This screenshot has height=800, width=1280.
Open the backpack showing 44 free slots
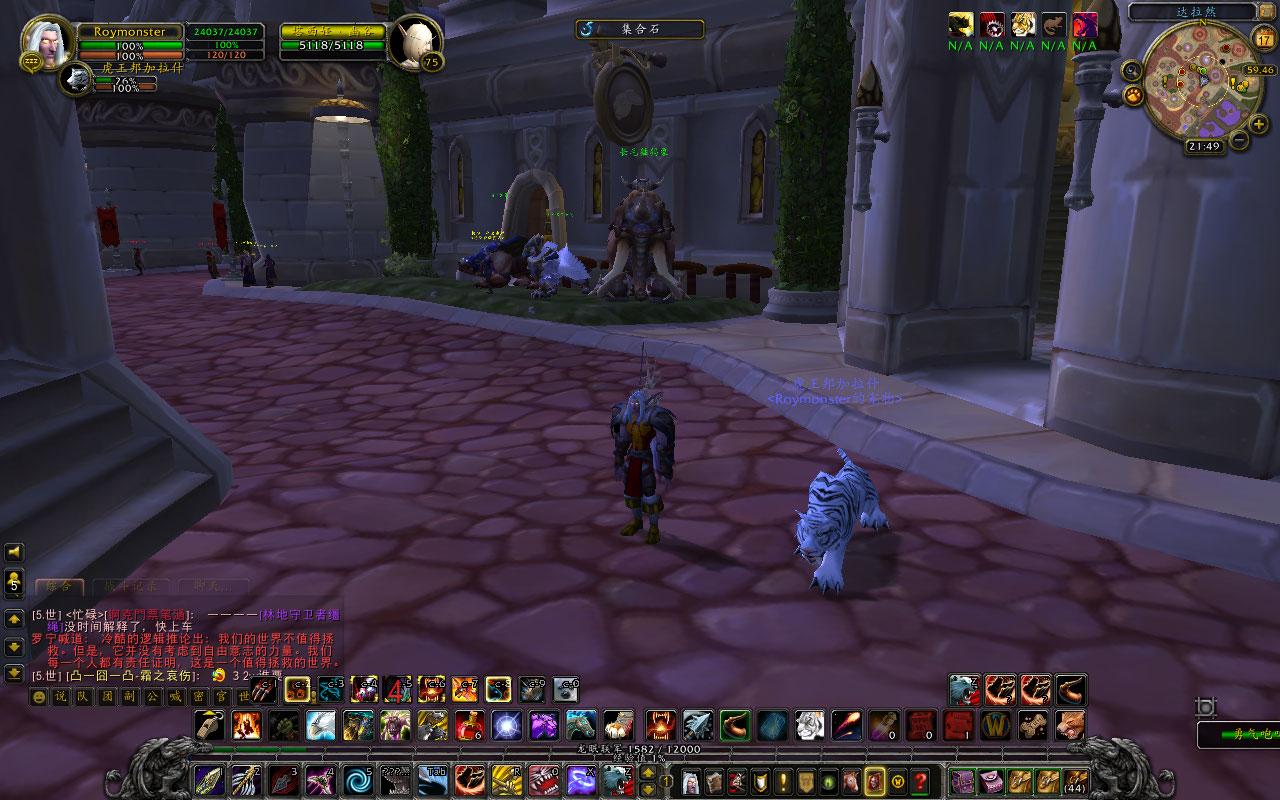point(1075,780)
